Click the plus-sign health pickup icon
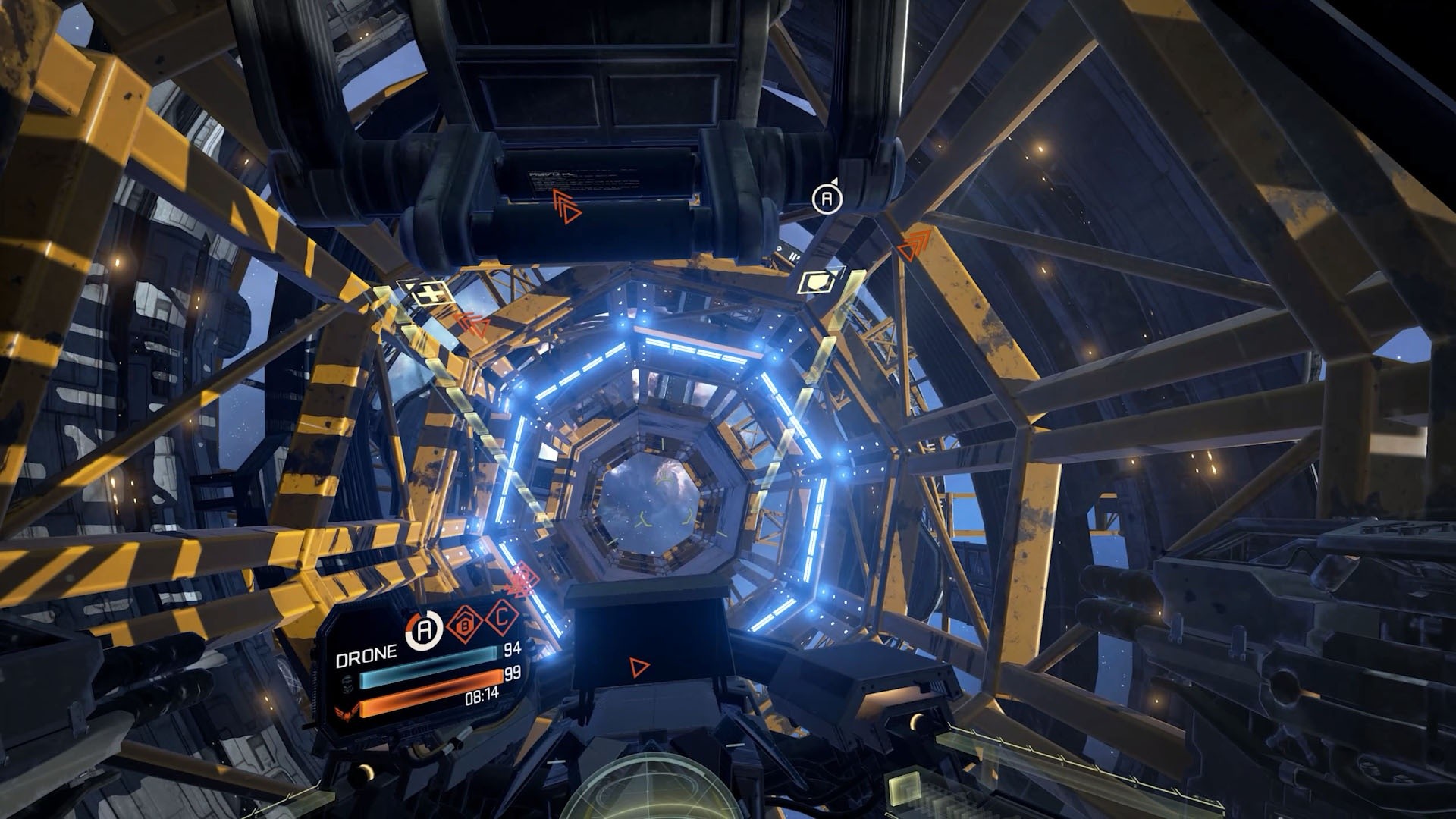This screenshot has height=819, width=1456. [x=426, y=293]
